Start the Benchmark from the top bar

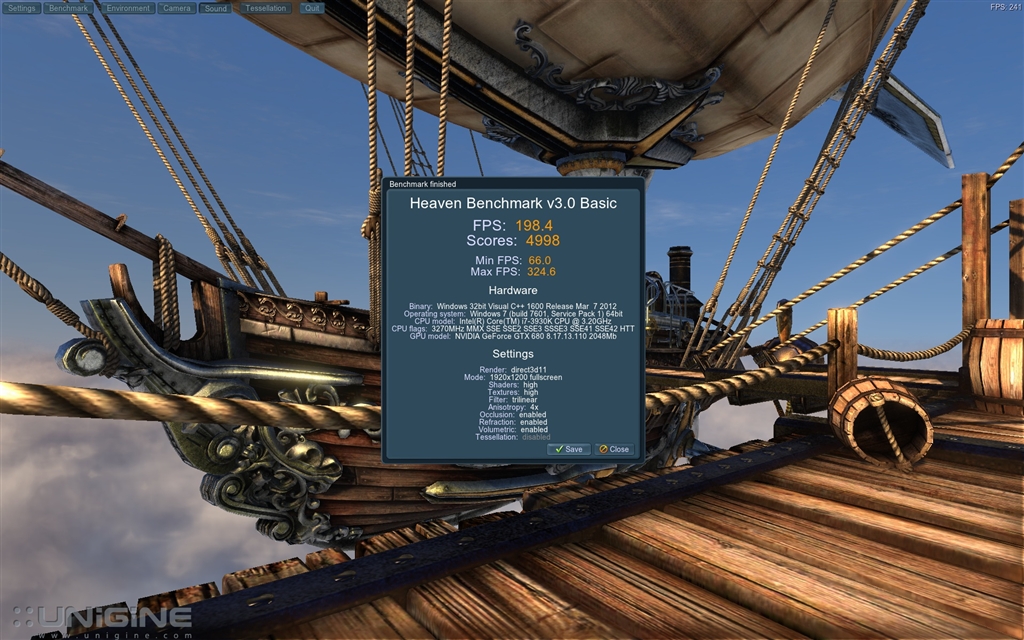tap(68, 8)
